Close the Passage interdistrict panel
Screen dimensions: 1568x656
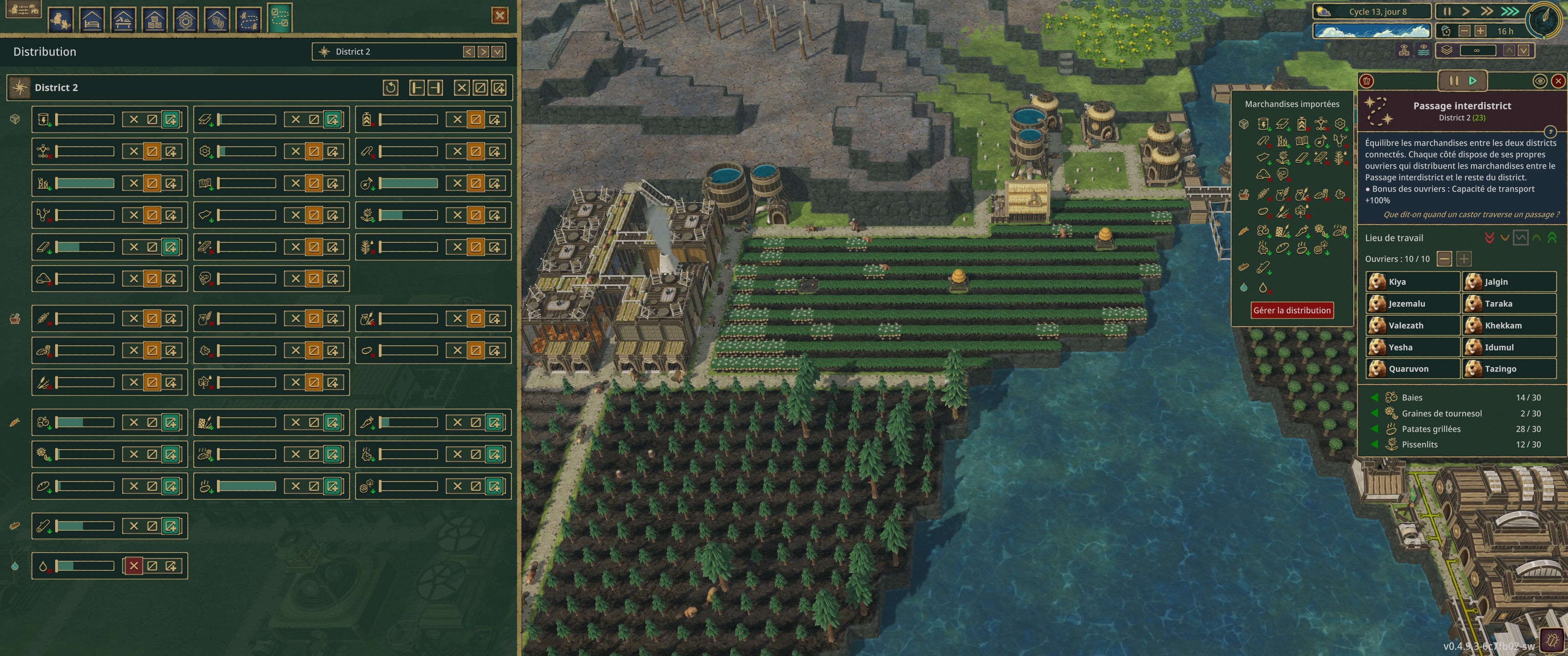[1558, 81]
